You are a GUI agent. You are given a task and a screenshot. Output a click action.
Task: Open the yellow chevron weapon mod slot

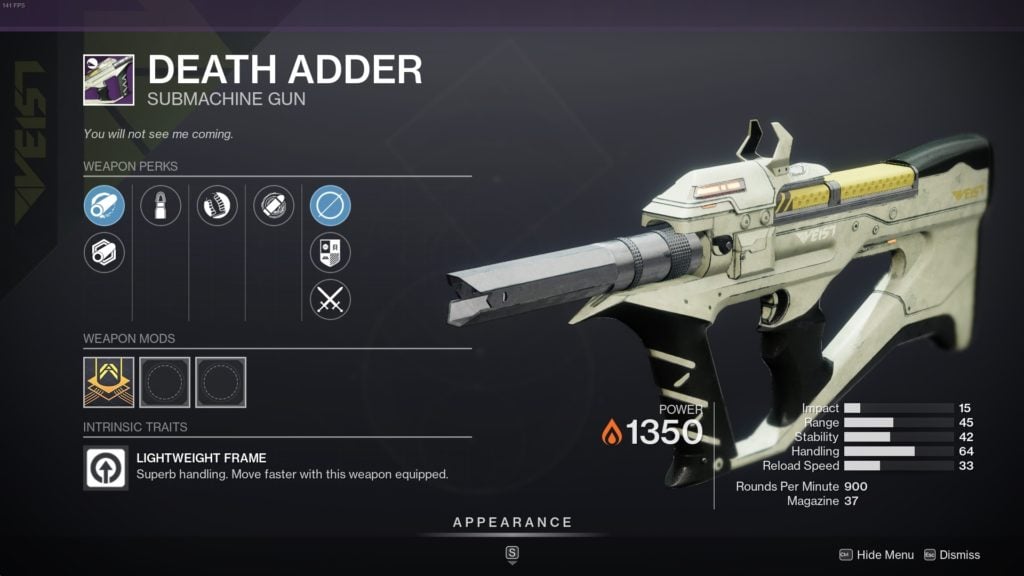(x=108, y=381)
